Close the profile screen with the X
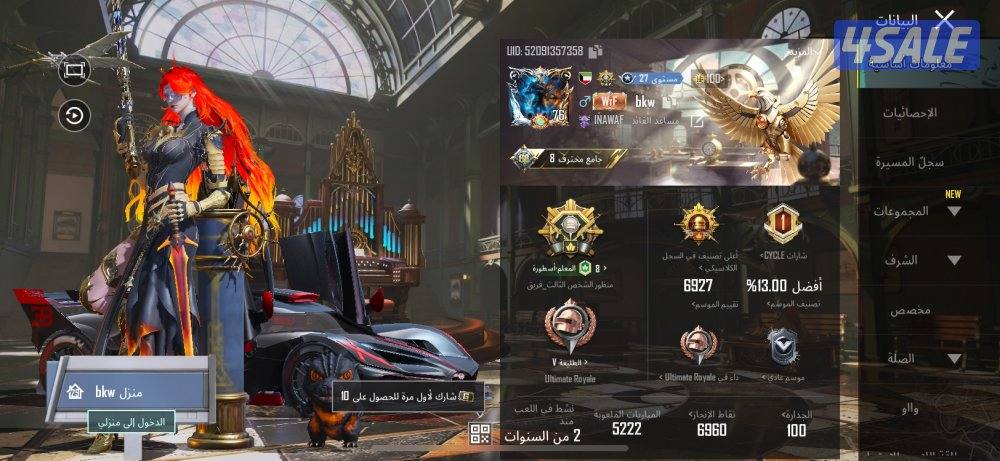1000x461 pixels. (x=944, y=18)
